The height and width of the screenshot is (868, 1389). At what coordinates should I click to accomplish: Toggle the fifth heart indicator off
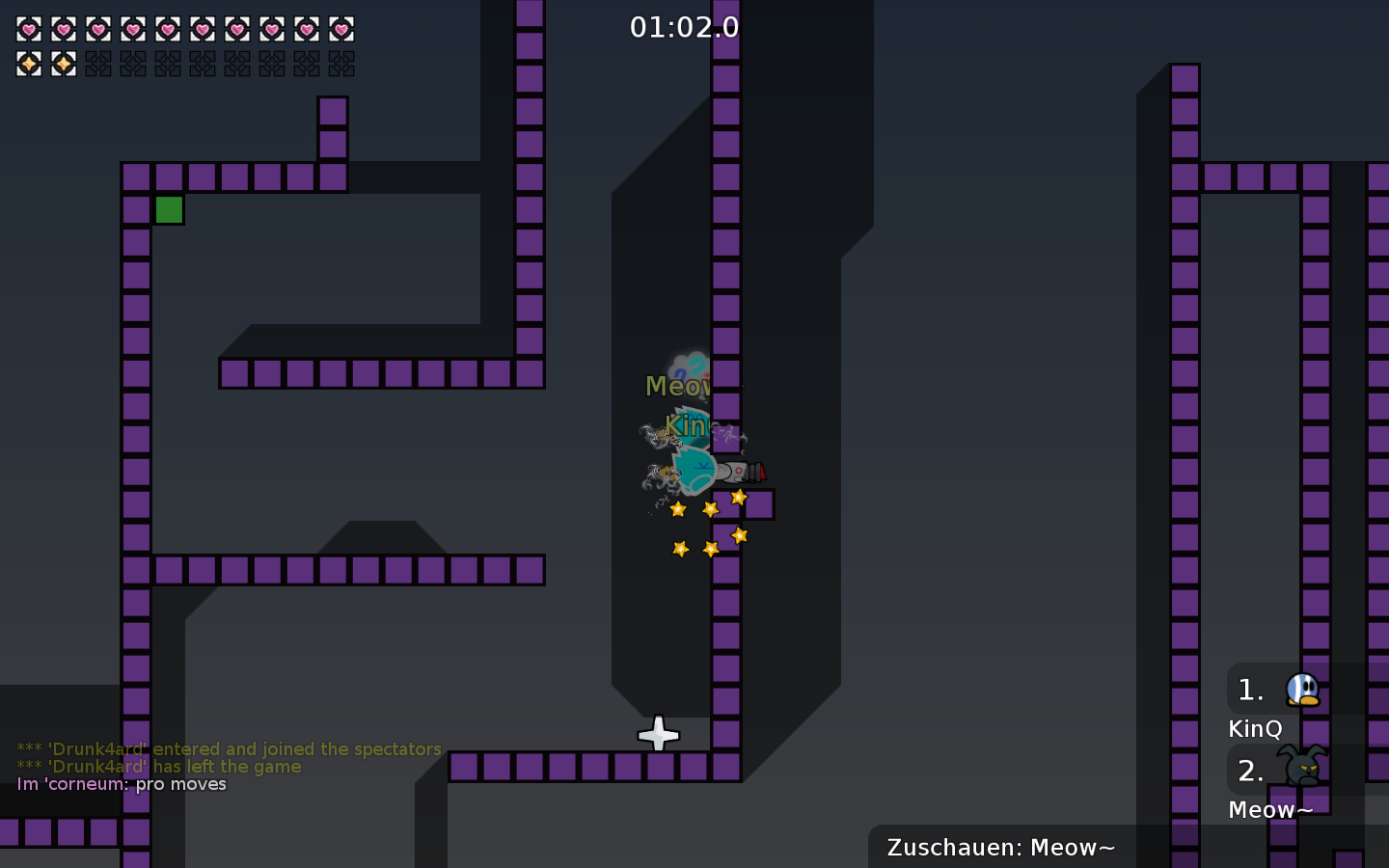click(168, 29)
